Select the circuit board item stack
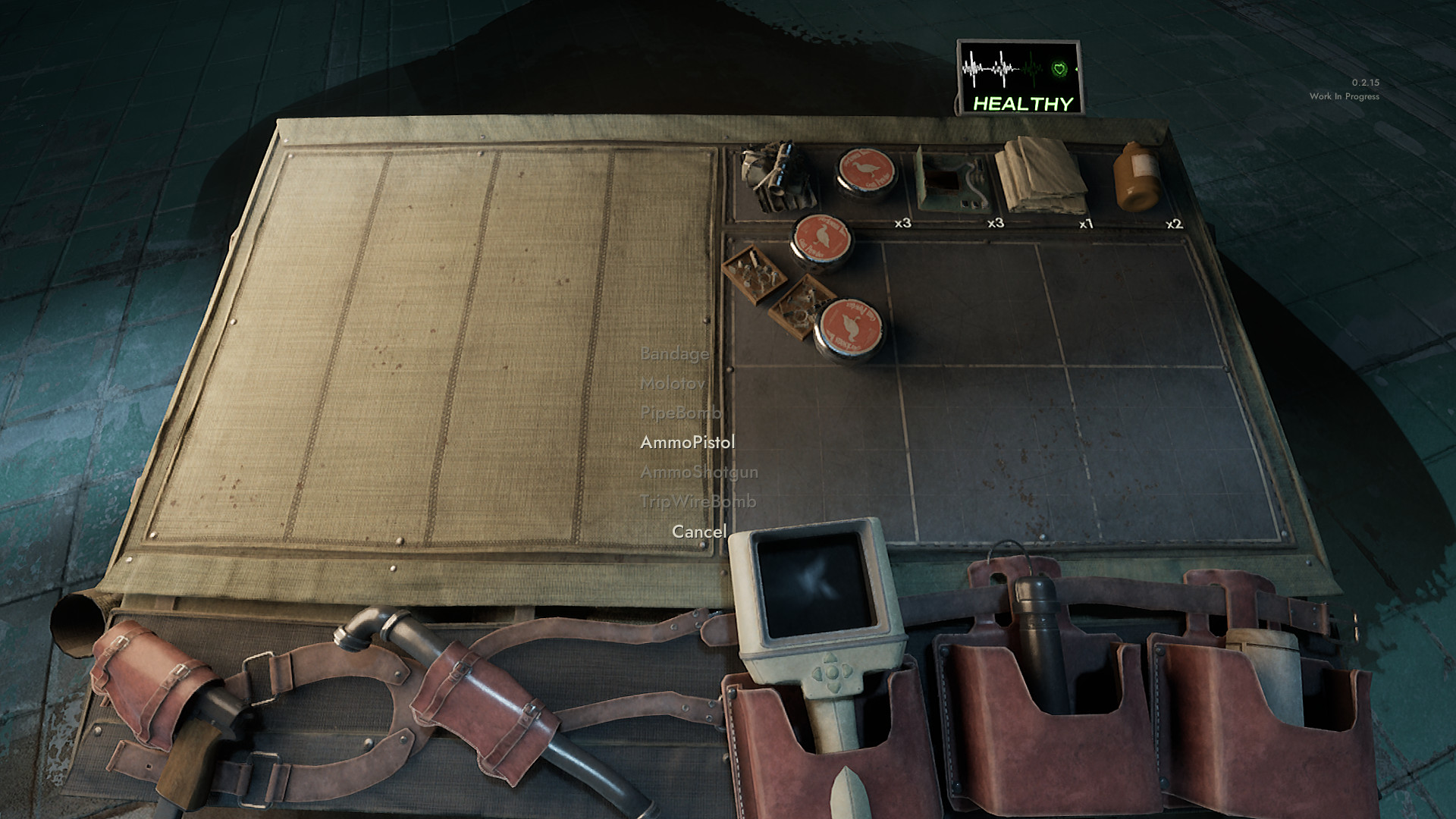Image resolution: width=1456 pixels, height=819 pixels. click(951, 182)
